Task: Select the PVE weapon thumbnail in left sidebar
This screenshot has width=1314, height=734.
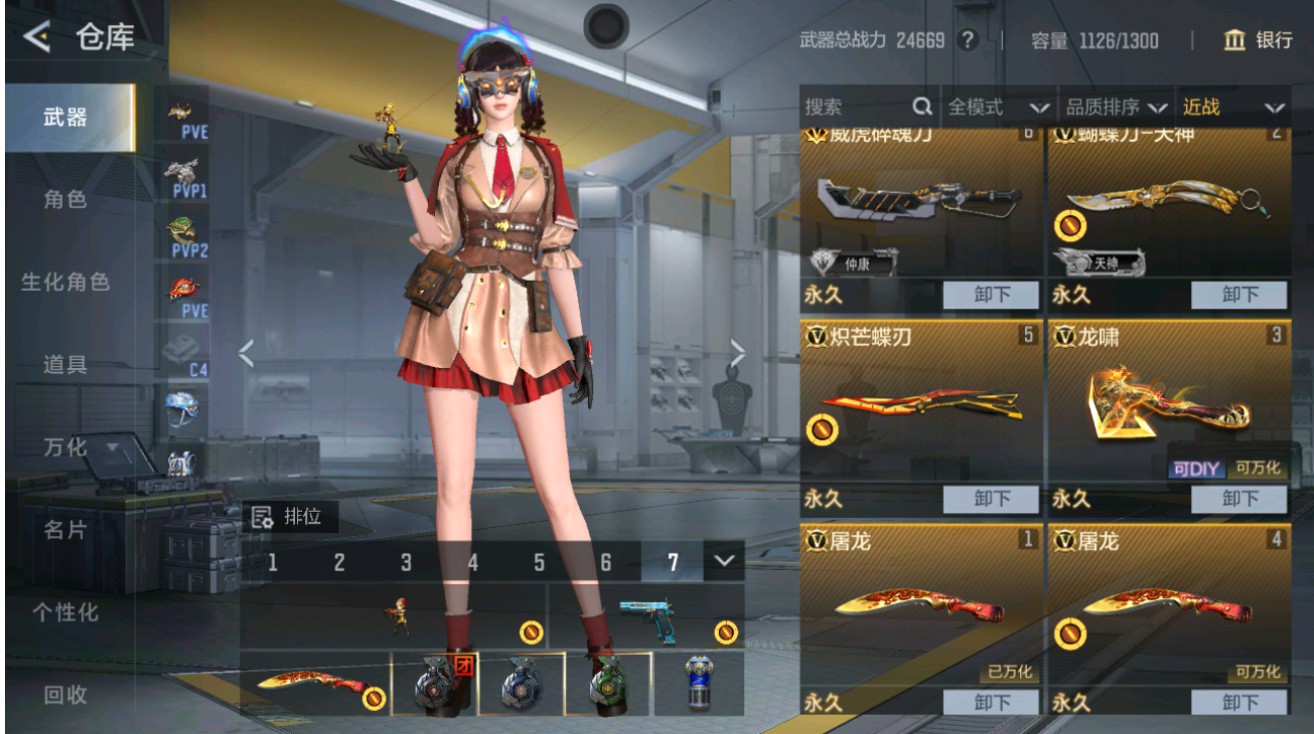Action: click(180, 118)
